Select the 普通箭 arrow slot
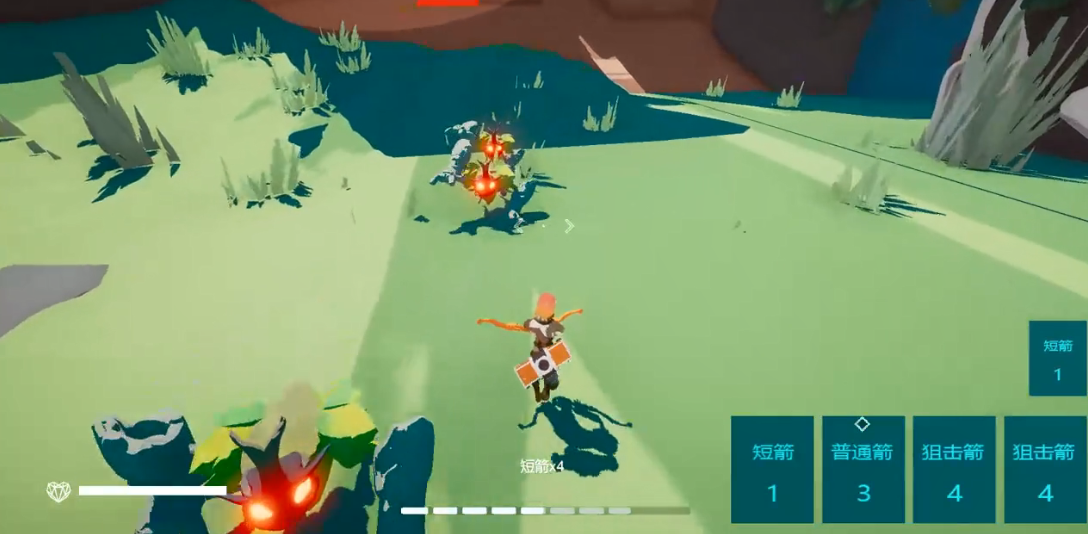 (863, 470)
